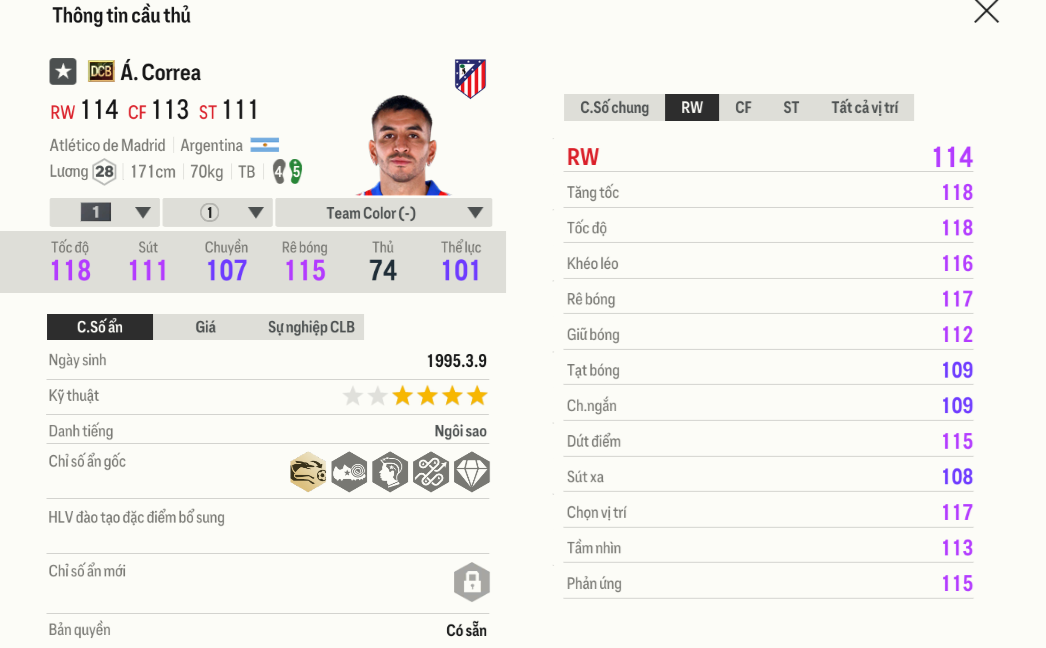Select the RW position tab
Screen dimensions: 1046x648
pos(692,108)
